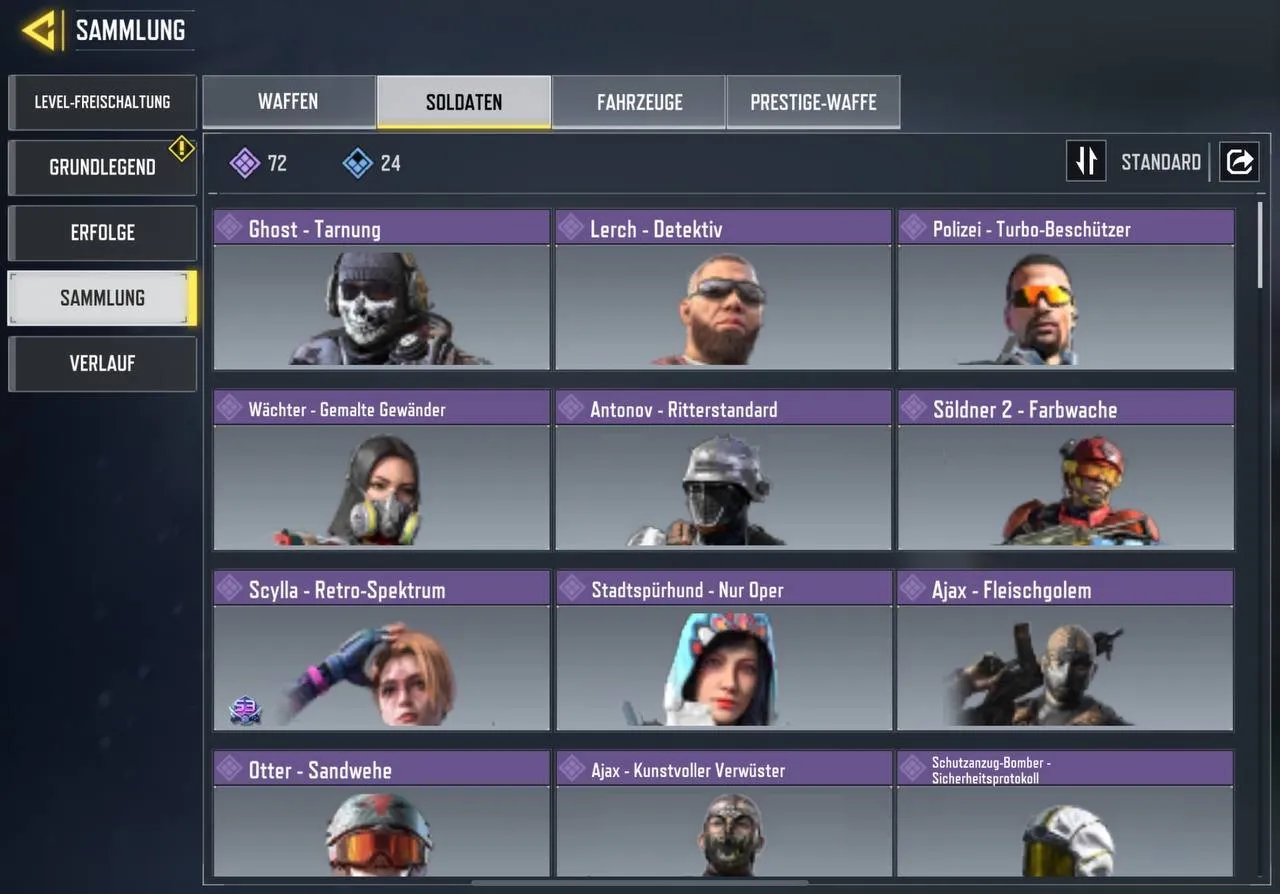Open the Verlauf section in the sidebar

102,363
